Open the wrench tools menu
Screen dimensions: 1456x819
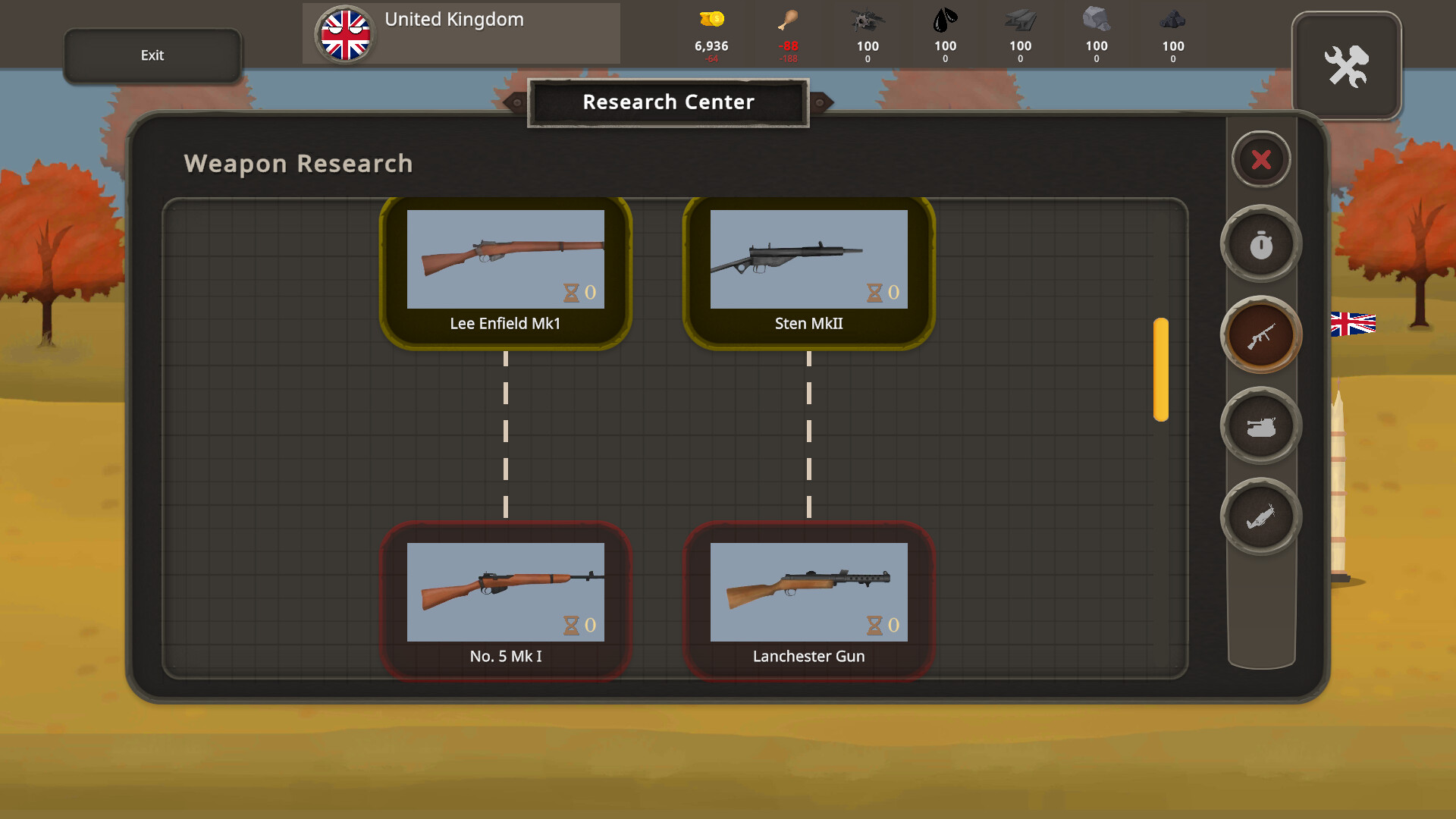pyautogui.click(x=1348, y=66)
